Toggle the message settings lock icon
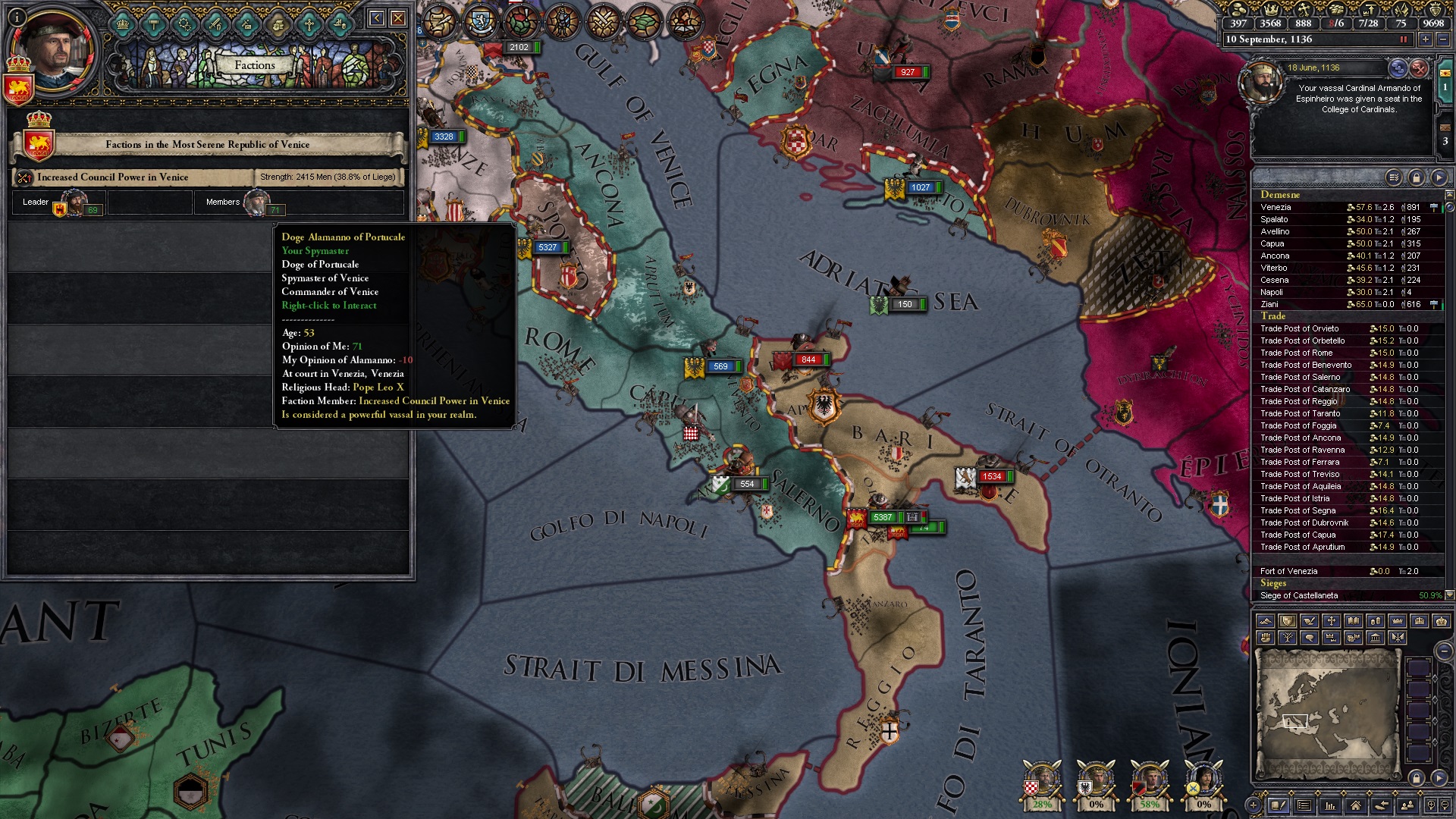 click(x=1418, y=176)
